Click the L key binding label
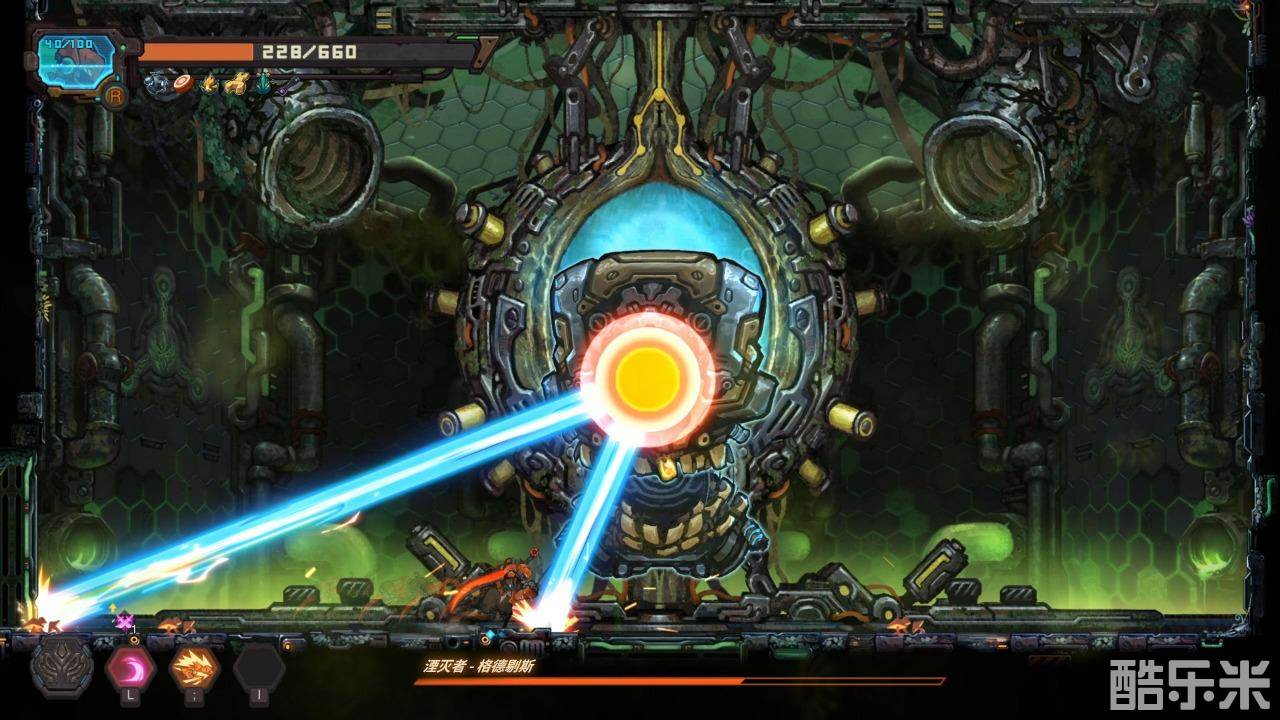 (x=130, y=695)
